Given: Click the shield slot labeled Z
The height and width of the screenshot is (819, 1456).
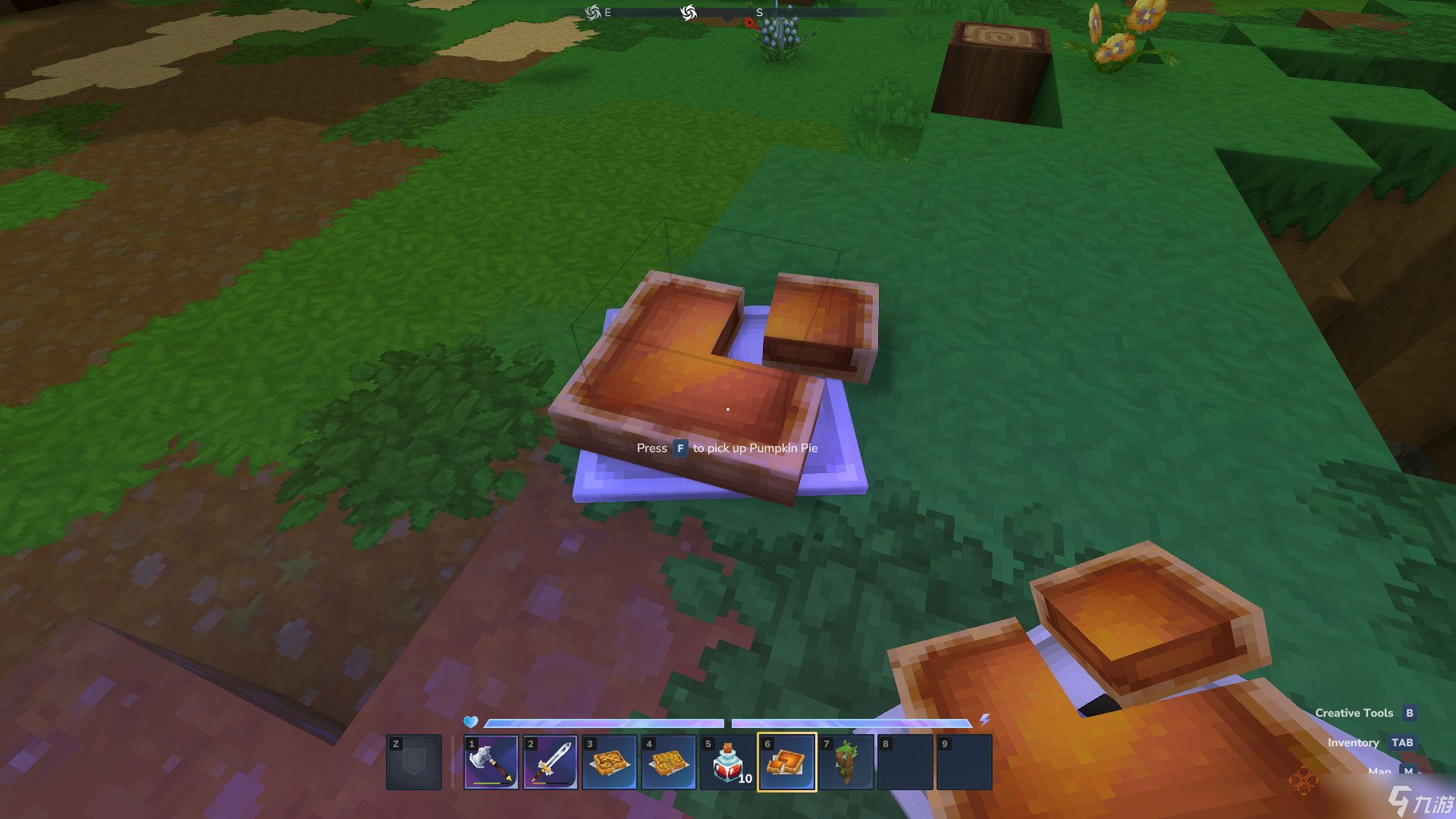Looking at the screenshot, I should coord(416,762).
